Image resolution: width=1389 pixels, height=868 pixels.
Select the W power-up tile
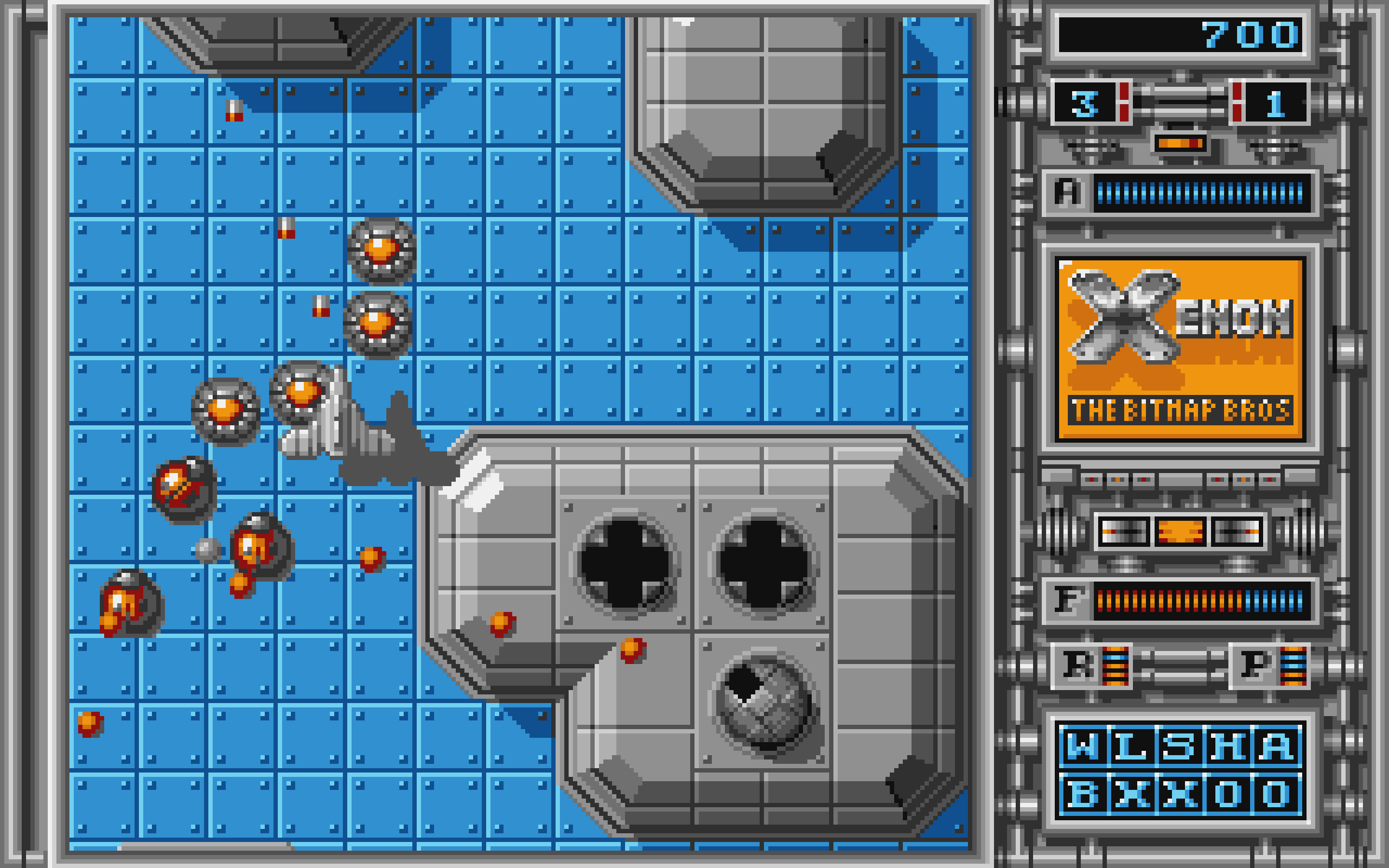pos(1082,746)
